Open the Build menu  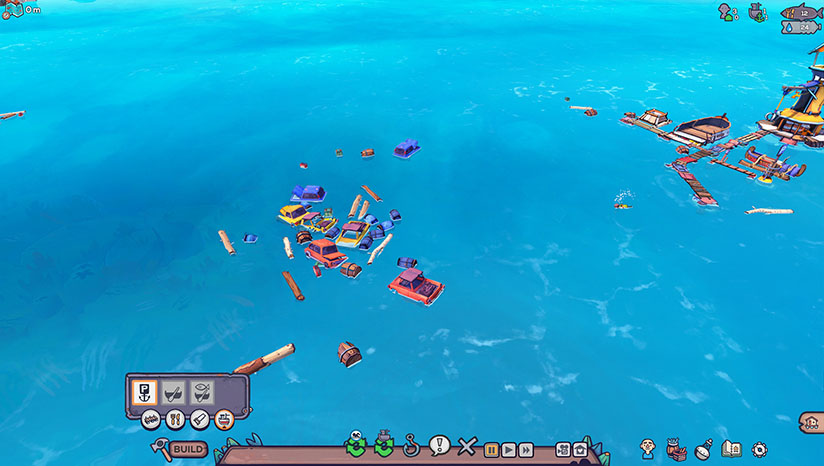(x=187, y=449)
